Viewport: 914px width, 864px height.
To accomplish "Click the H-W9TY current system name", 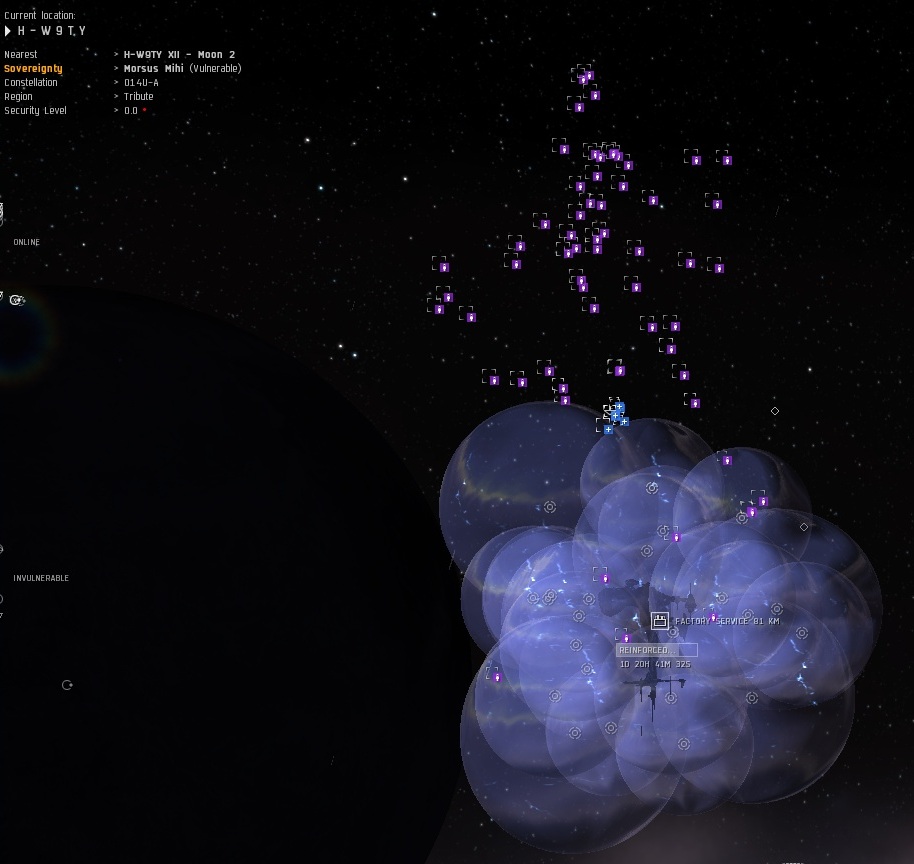I will 52,32.
